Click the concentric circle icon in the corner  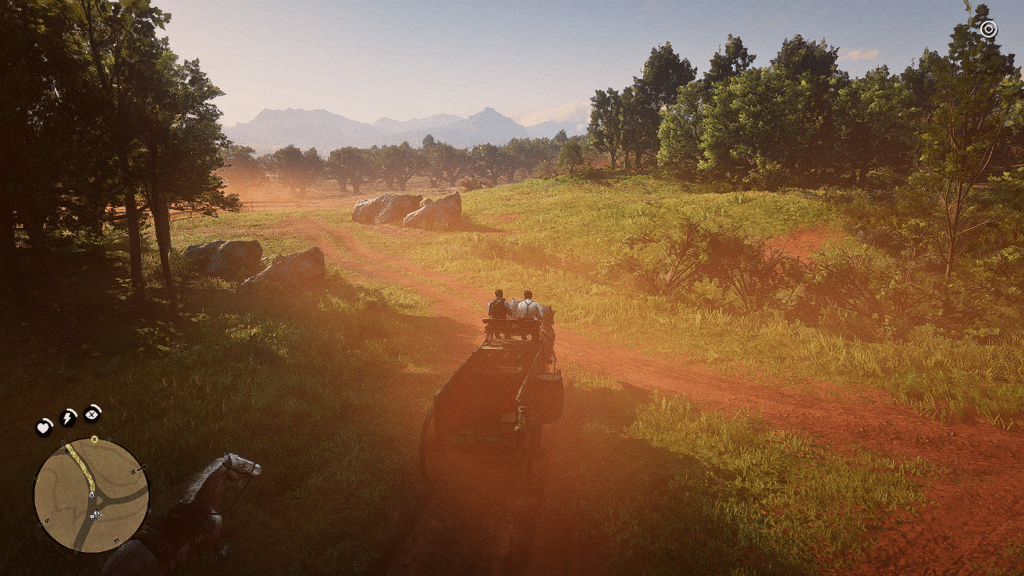tap(988, 29)
